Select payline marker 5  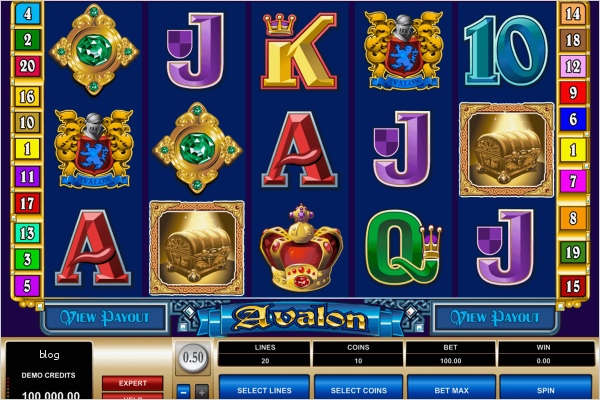(x=27, y=286)
